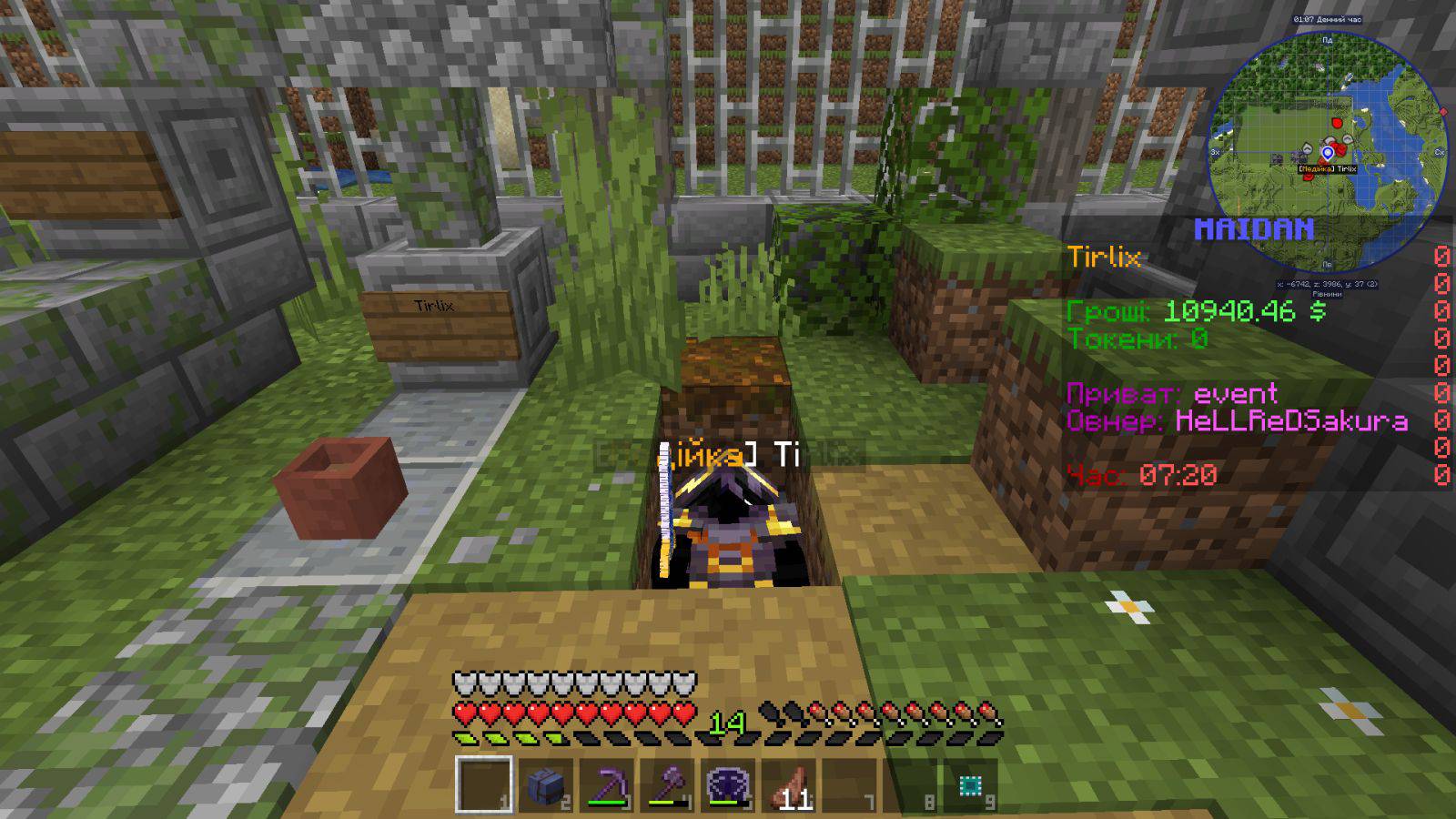Select the blue shulker box hotbar slot

pos(545,785)
